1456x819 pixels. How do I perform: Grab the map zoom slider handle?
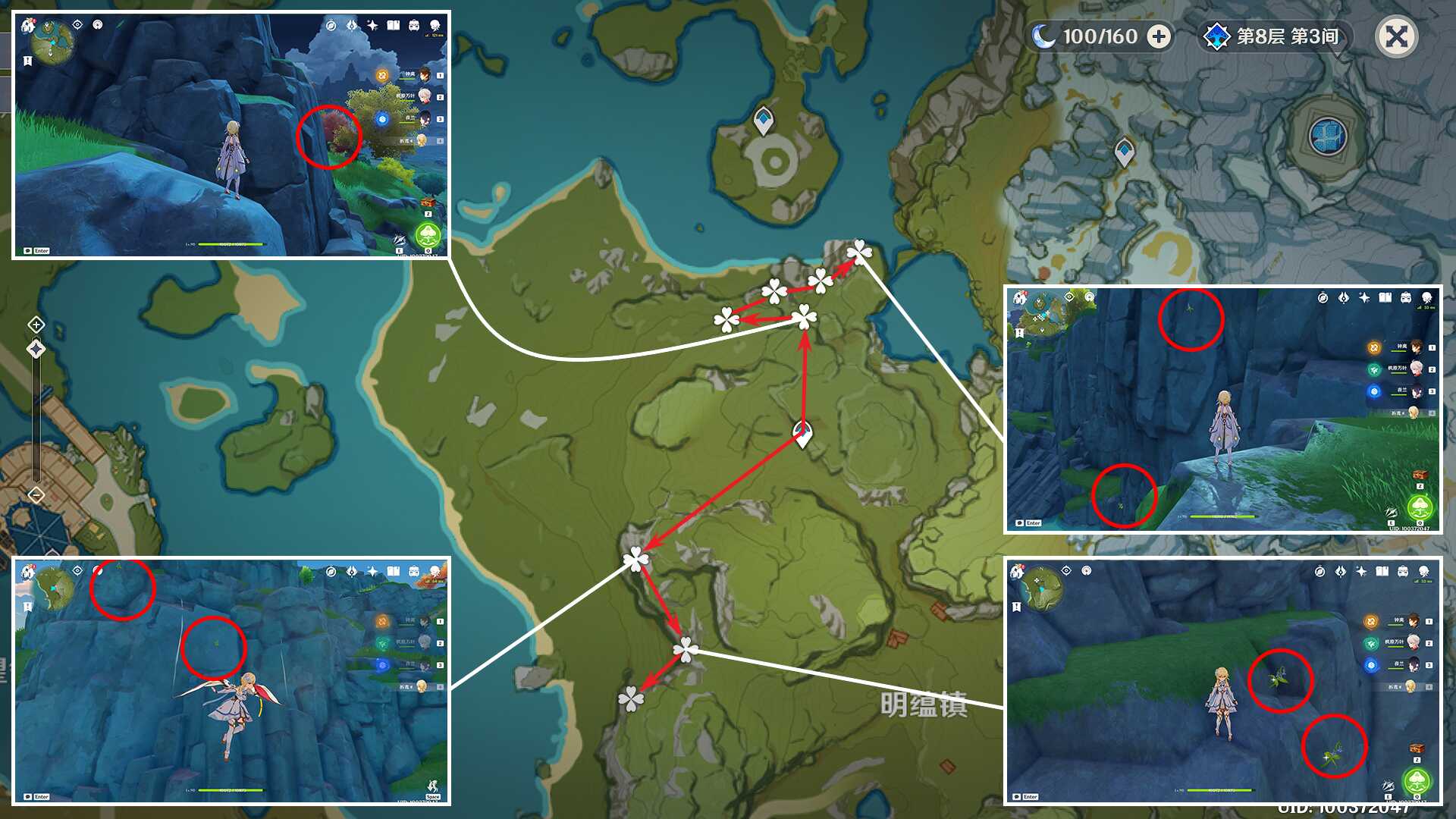(36, 349)
